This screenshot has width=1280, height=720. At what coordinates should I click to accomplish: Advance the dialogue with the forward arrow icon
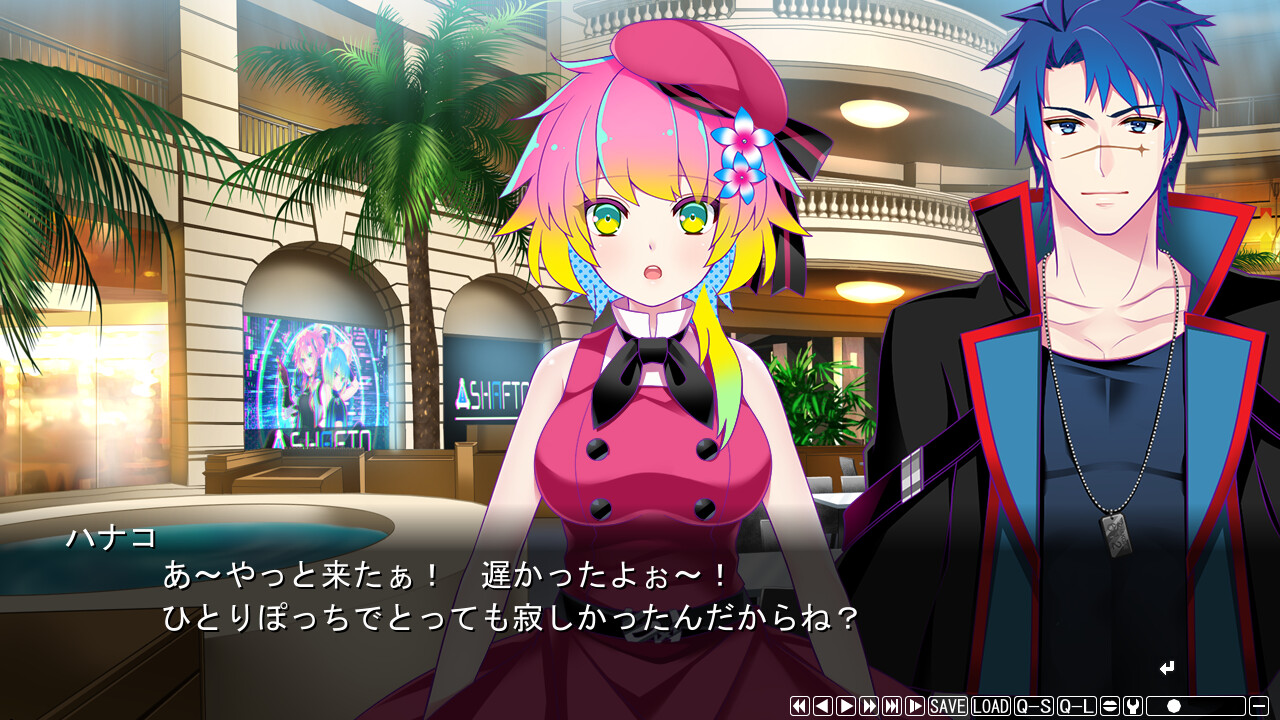pos(845,706)
